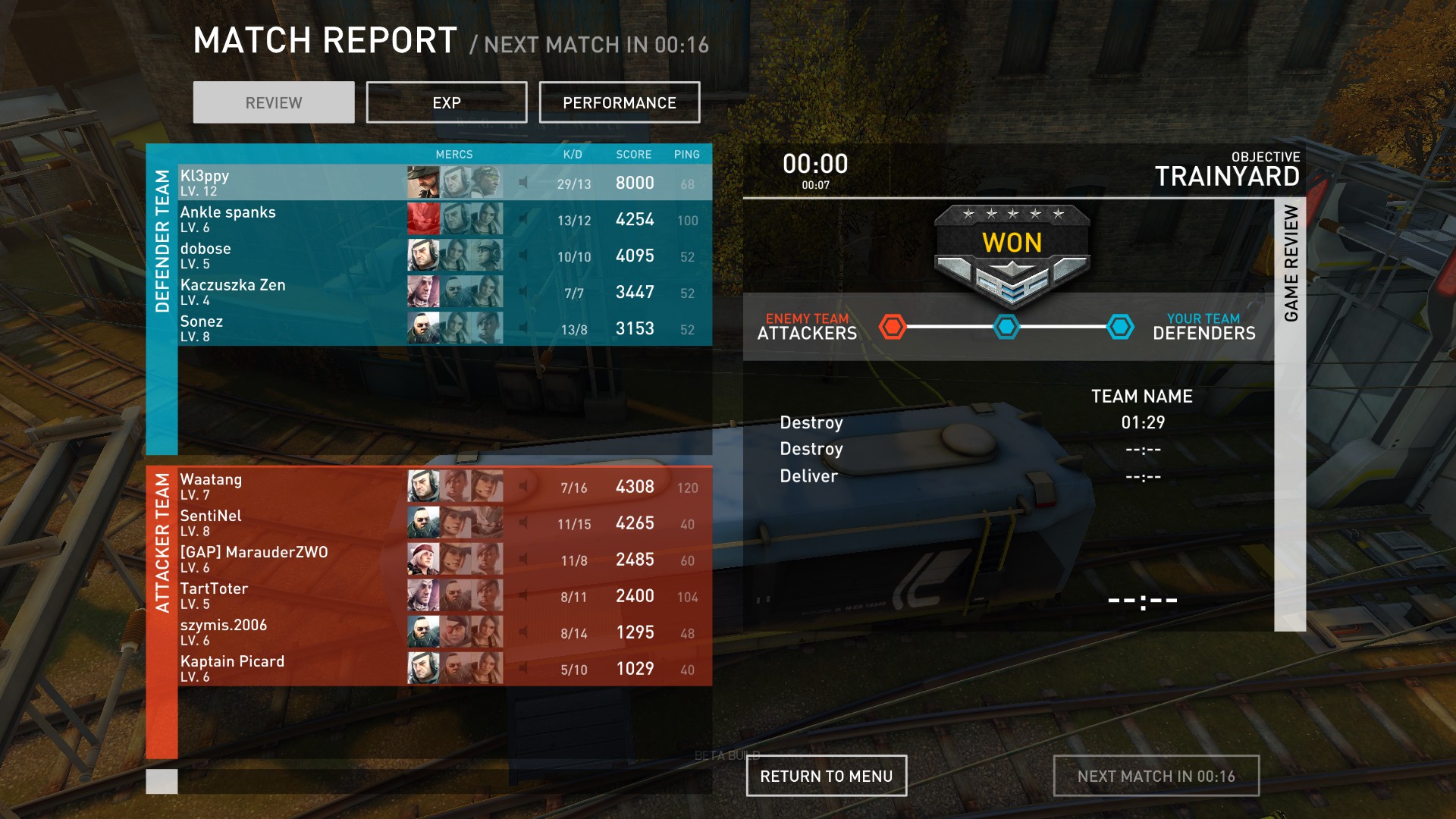1456x819 pixels.
Task: Toggle mute speaker icon for Kl3ppy
Action: tap(523, 183)
